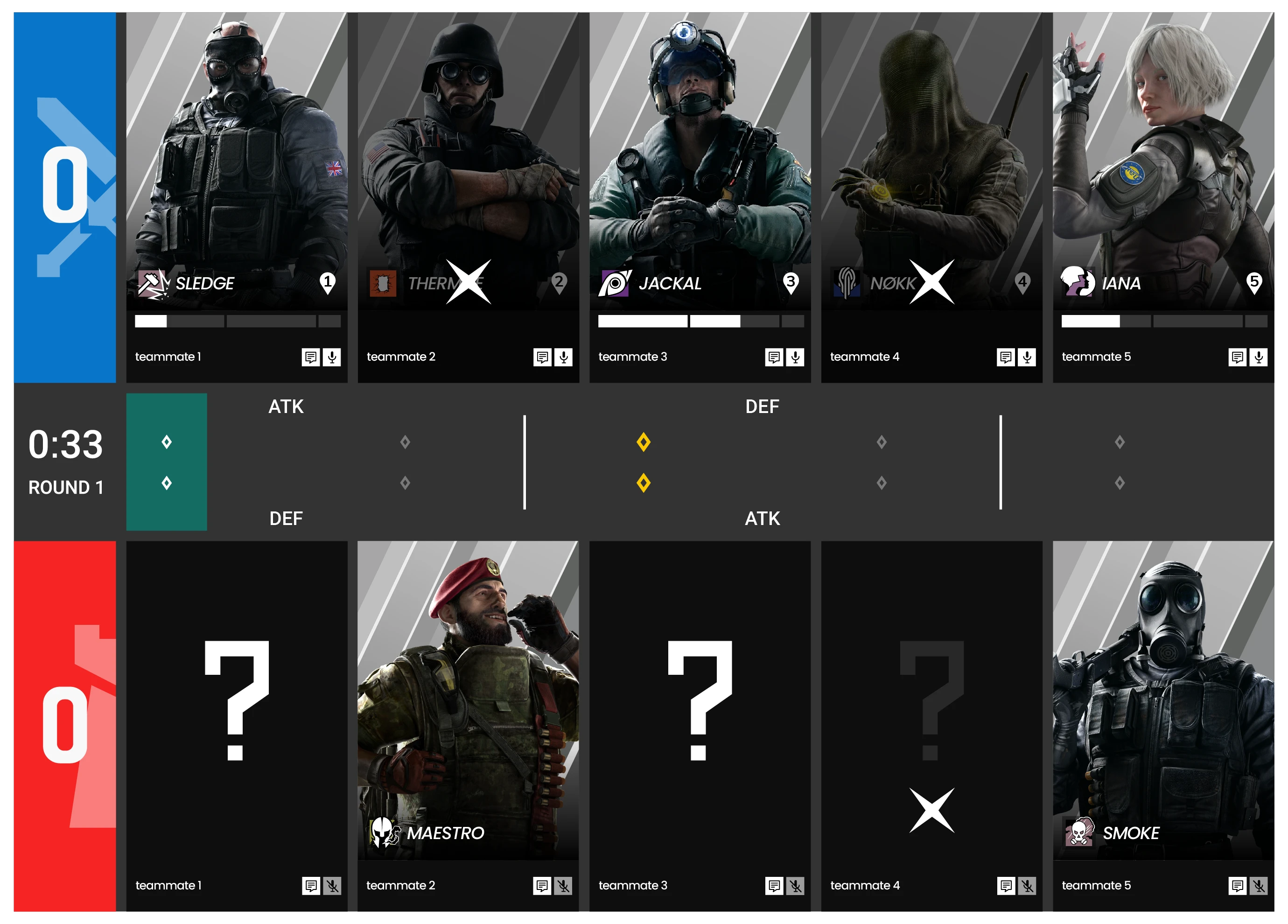Click the hidden operator card of red teammate 3
This screenshot has width=1288, height=924.
point(700,699)
